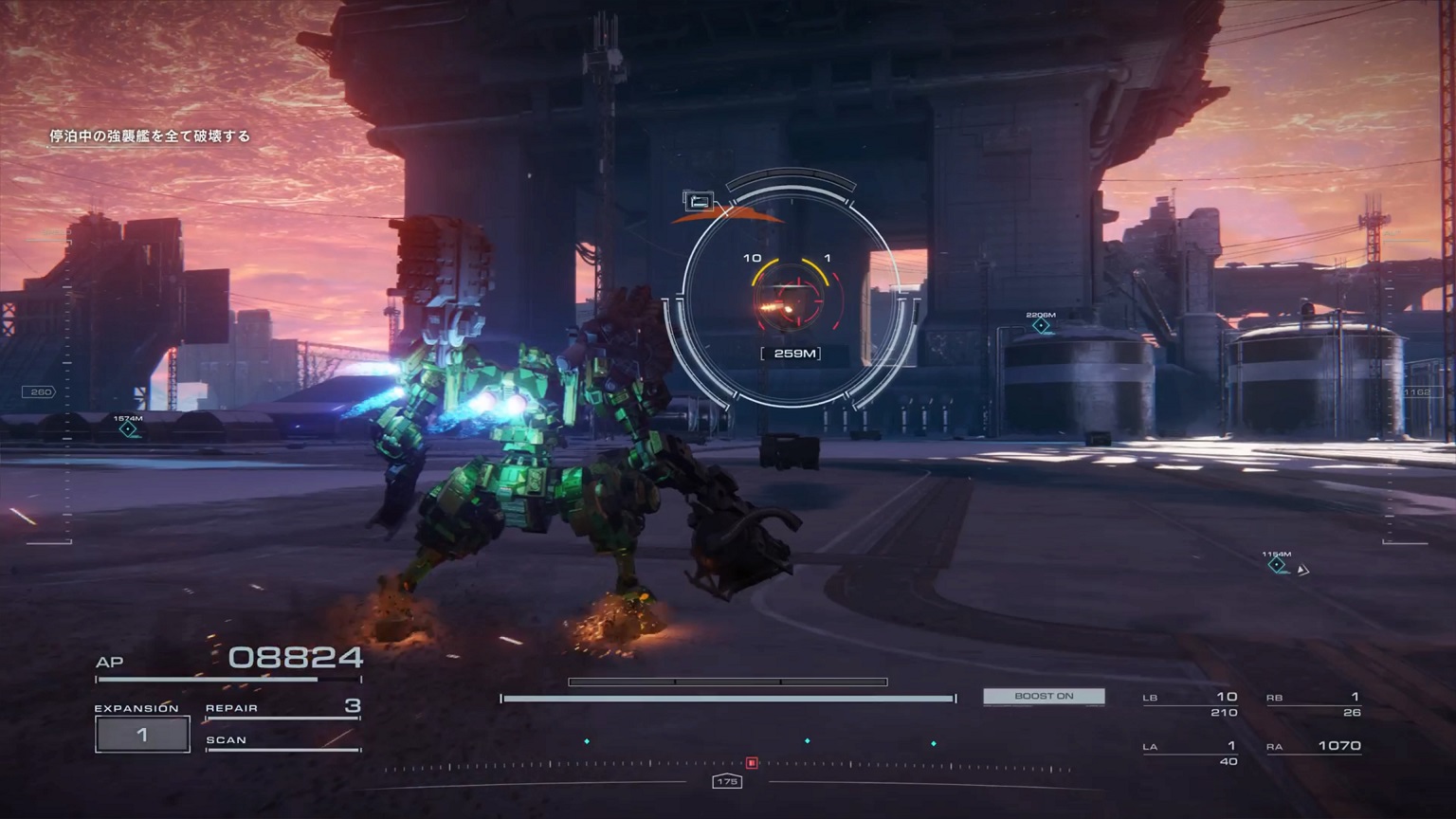Click the 175 compass heading readout
Image resolution: width=1456 pixels, height=819 pixels.
tap(727, 782)
